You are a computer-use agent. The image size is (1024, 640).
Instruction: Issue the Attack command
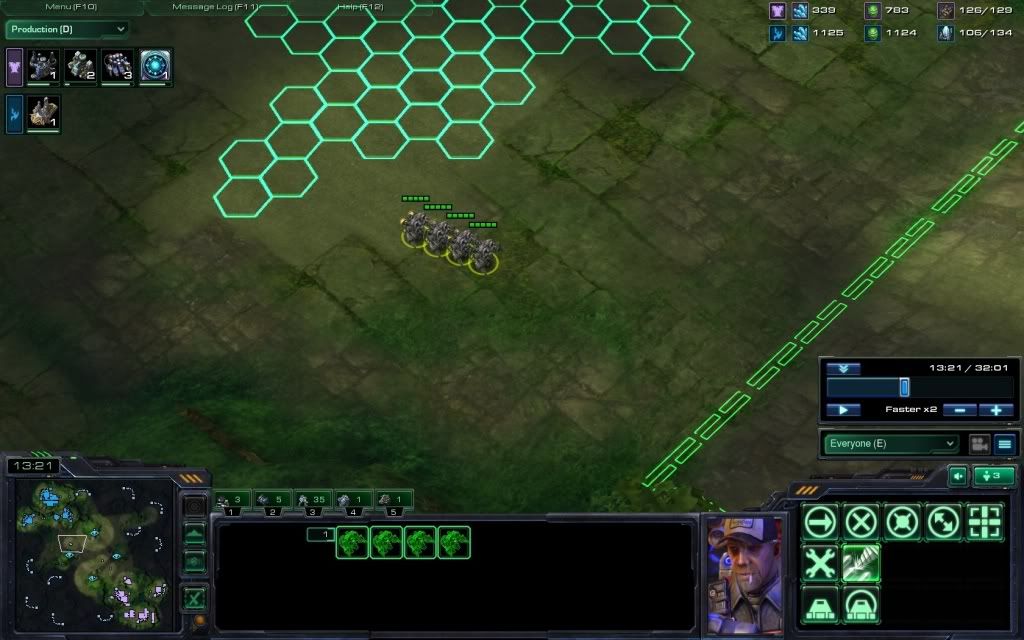tap(984, 521)
